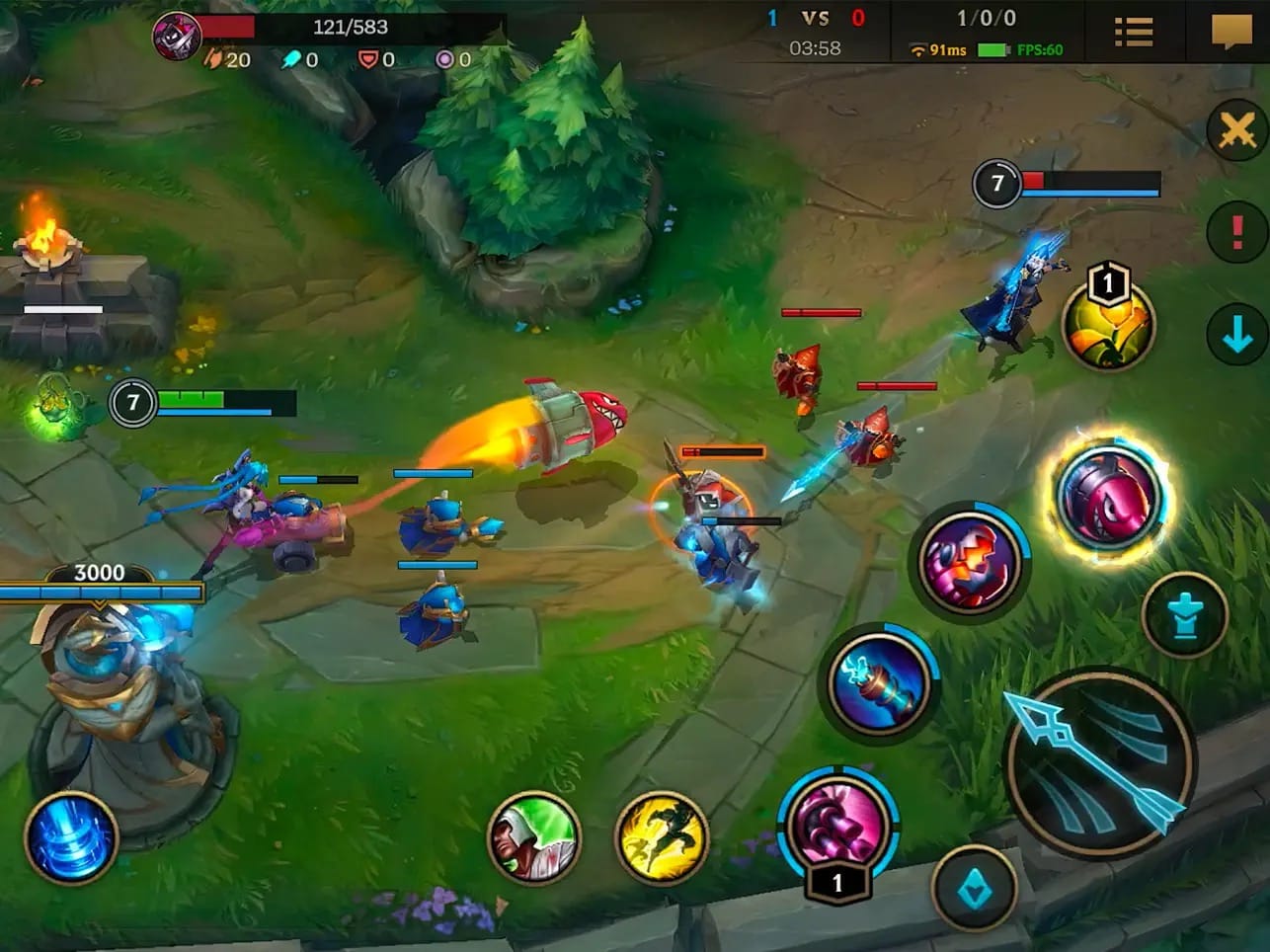Cast the Flash summoner spell
The image size is (1270, 952).
tap(662, 837)
